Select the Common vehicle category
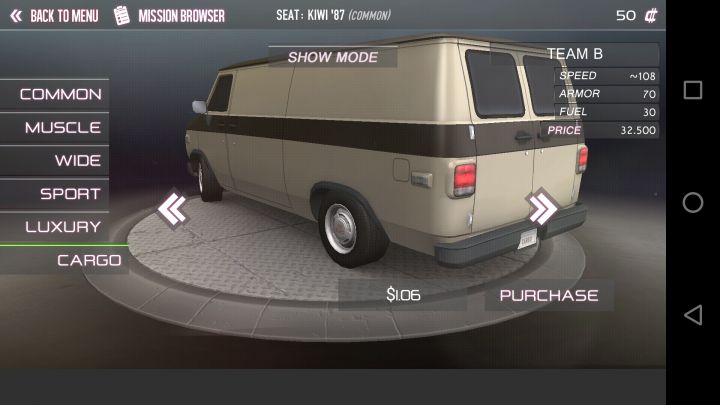This screenshot has height=405, width=720. pos(60,94)
